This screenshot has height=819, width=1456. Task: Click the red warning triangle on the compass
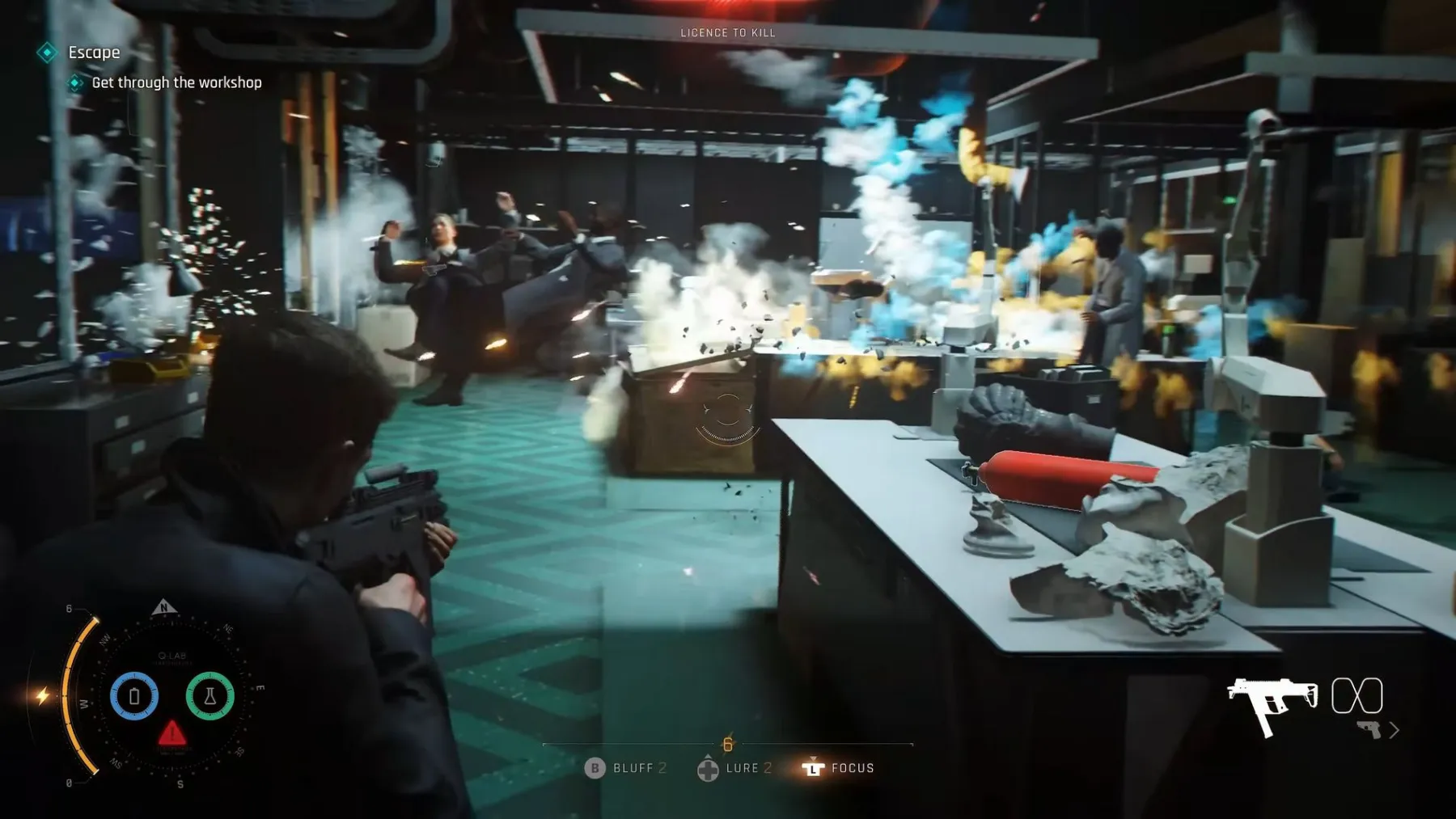171,734
